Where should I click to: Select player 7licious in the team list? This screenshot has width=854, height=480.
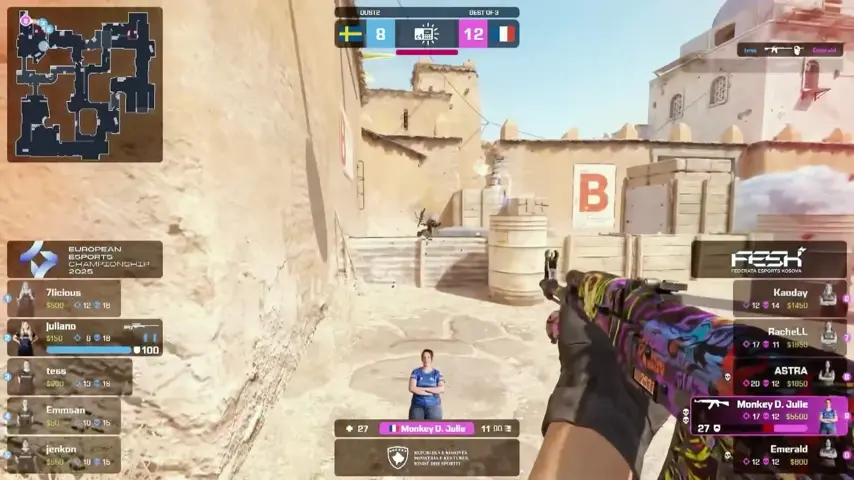tap(64, 298)
